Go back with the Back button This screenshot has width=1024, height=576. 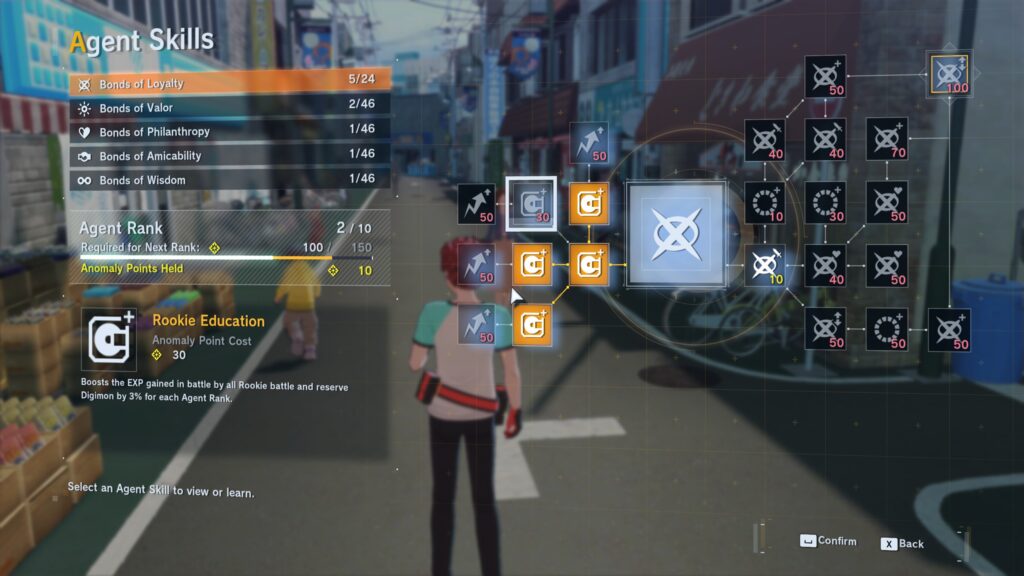pyautogui.click(x=902, y=544)
